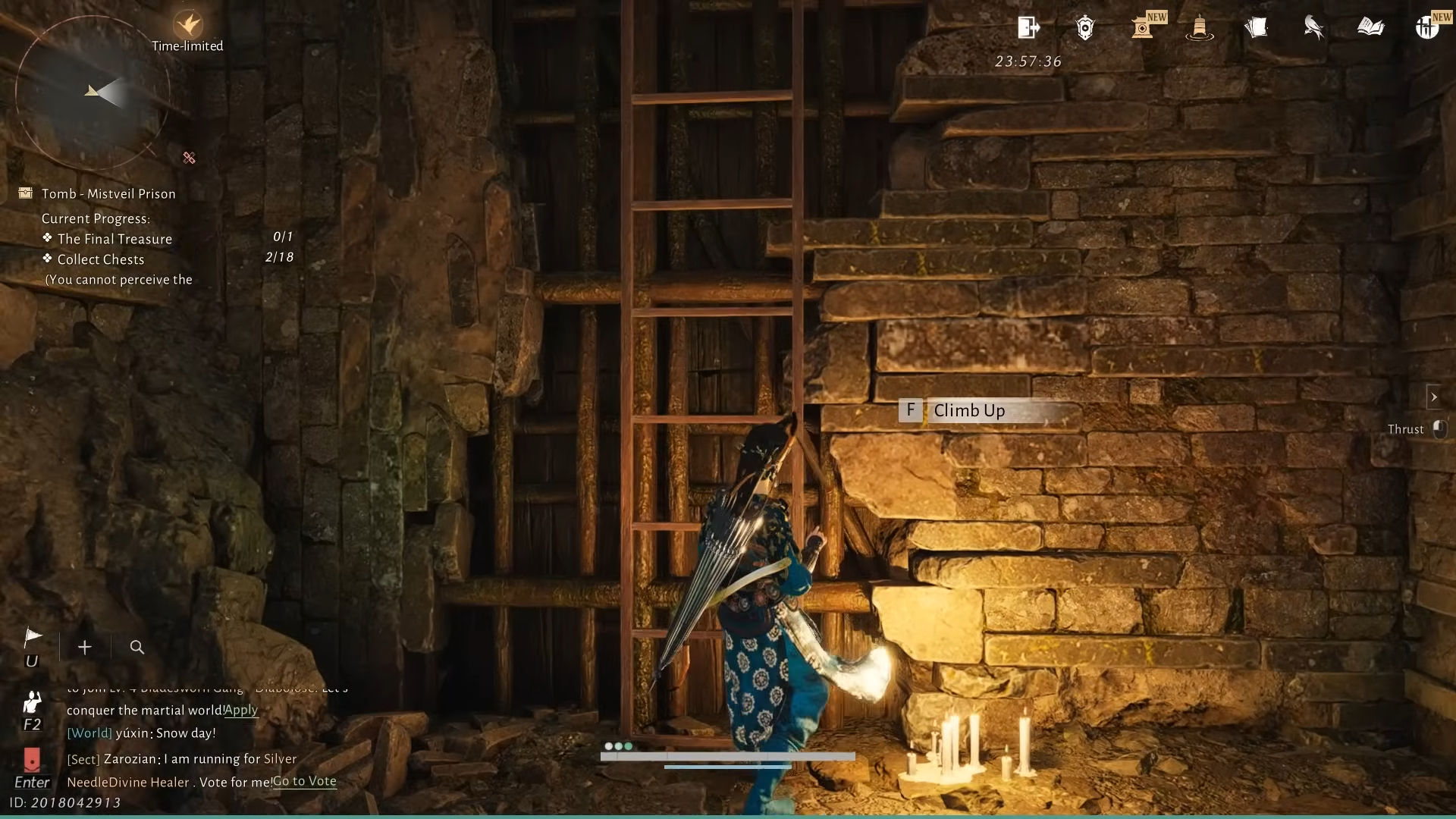Expand the right-edge arrow panel
Screen dimensions: 1456x819
point(1433,397)
